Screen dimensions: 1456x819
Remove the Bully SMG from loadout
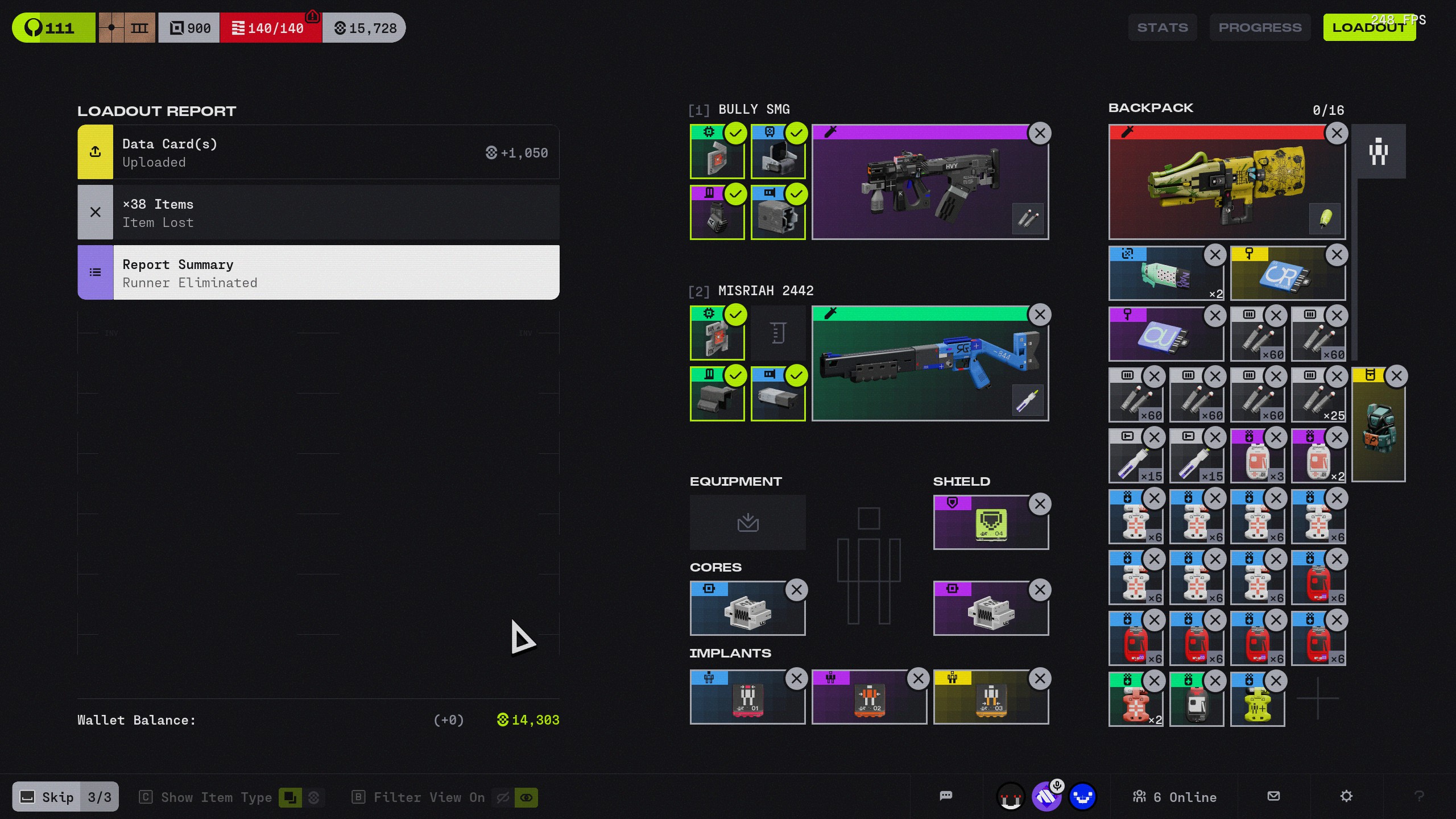coord(1040,133)
